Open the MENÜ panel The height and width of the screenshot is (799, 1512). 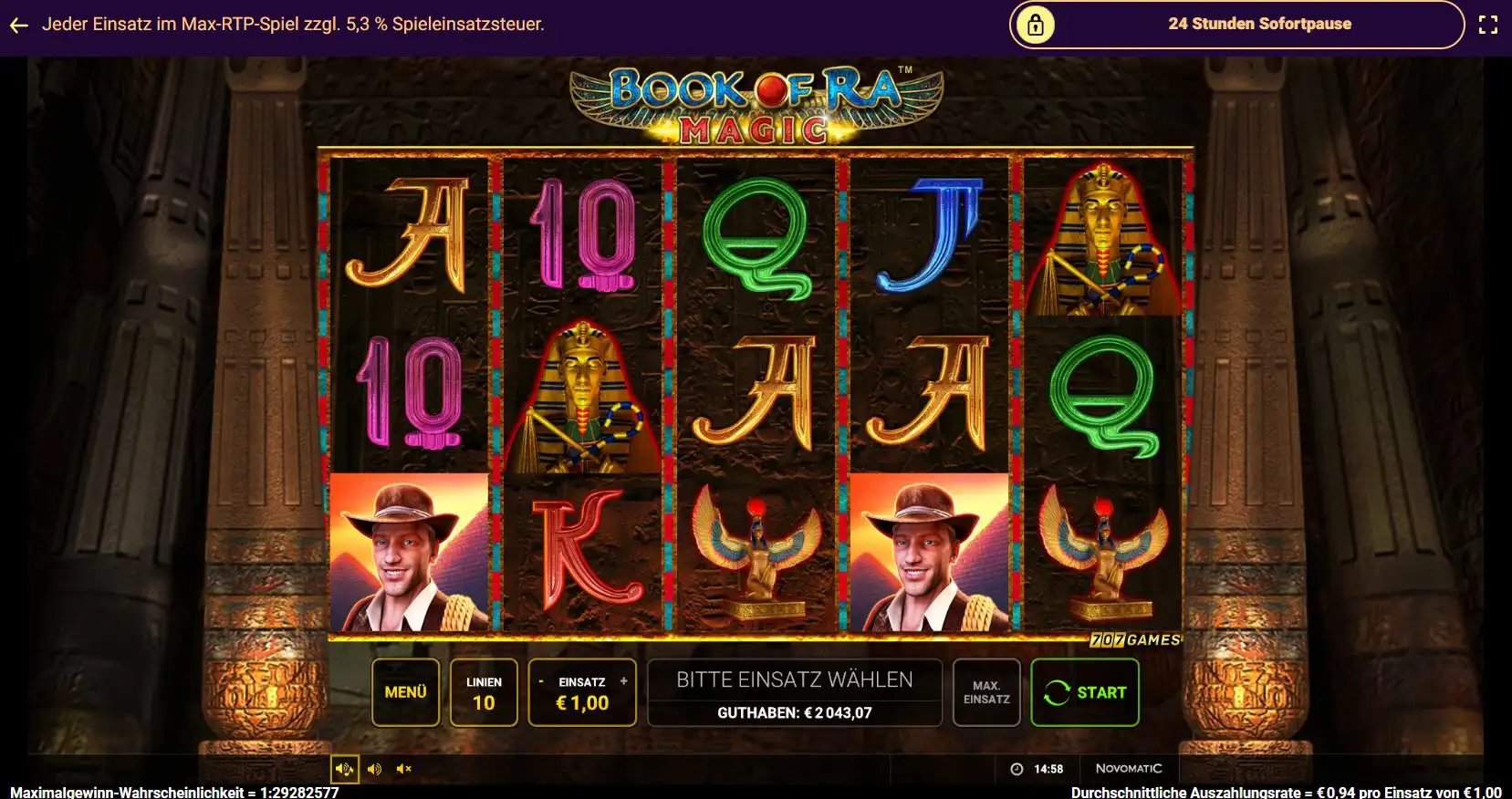pyautogui.click(x=407, y=691)
